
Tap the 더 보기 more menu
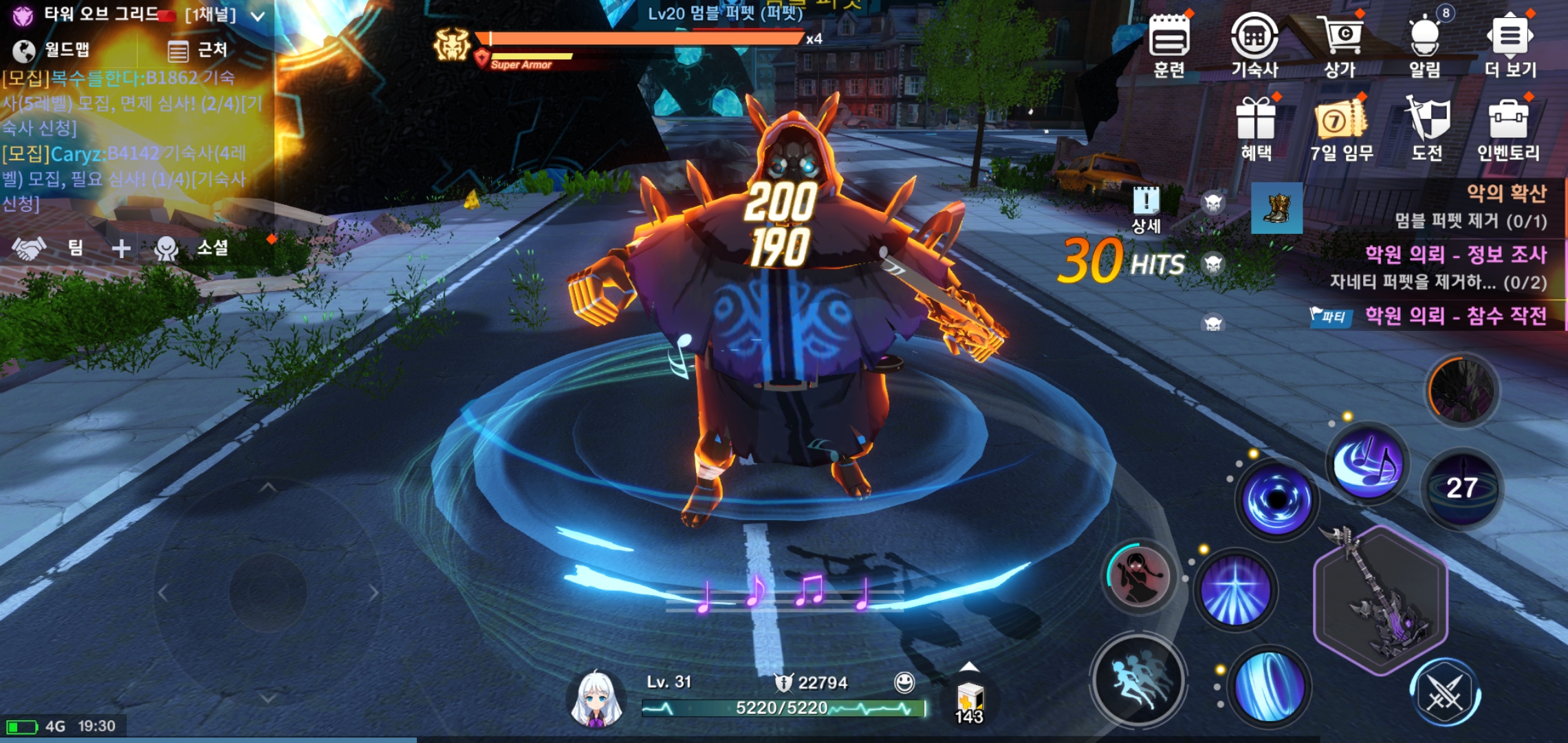[x=1510, y=43]
